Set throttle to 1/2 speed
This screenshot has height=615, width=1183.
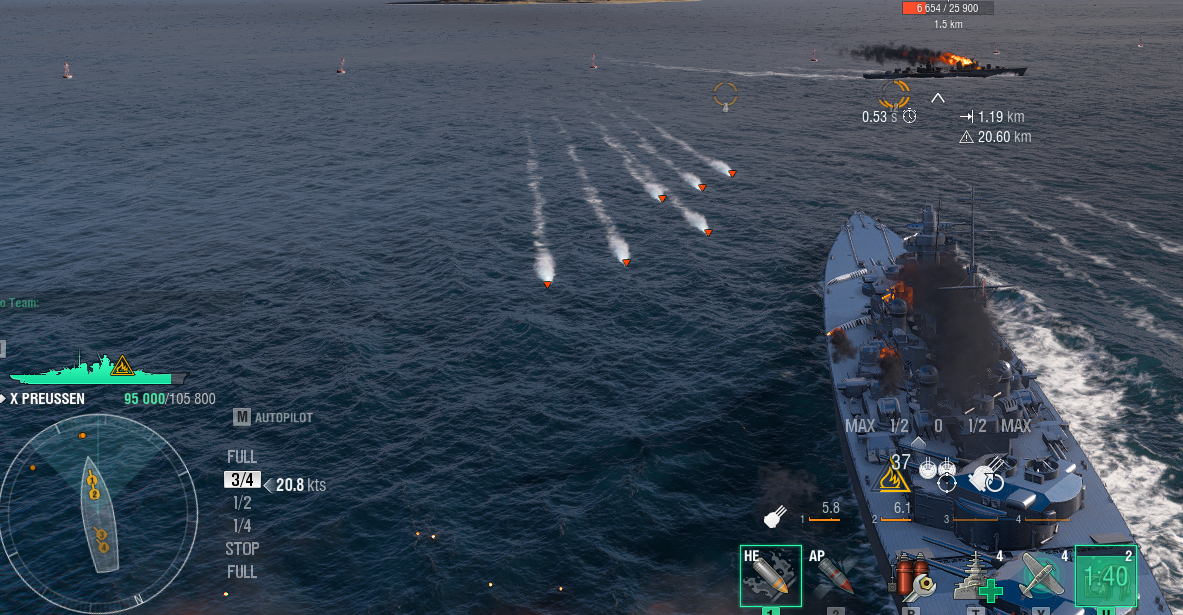pyautogui.click(x=241, y=503)
